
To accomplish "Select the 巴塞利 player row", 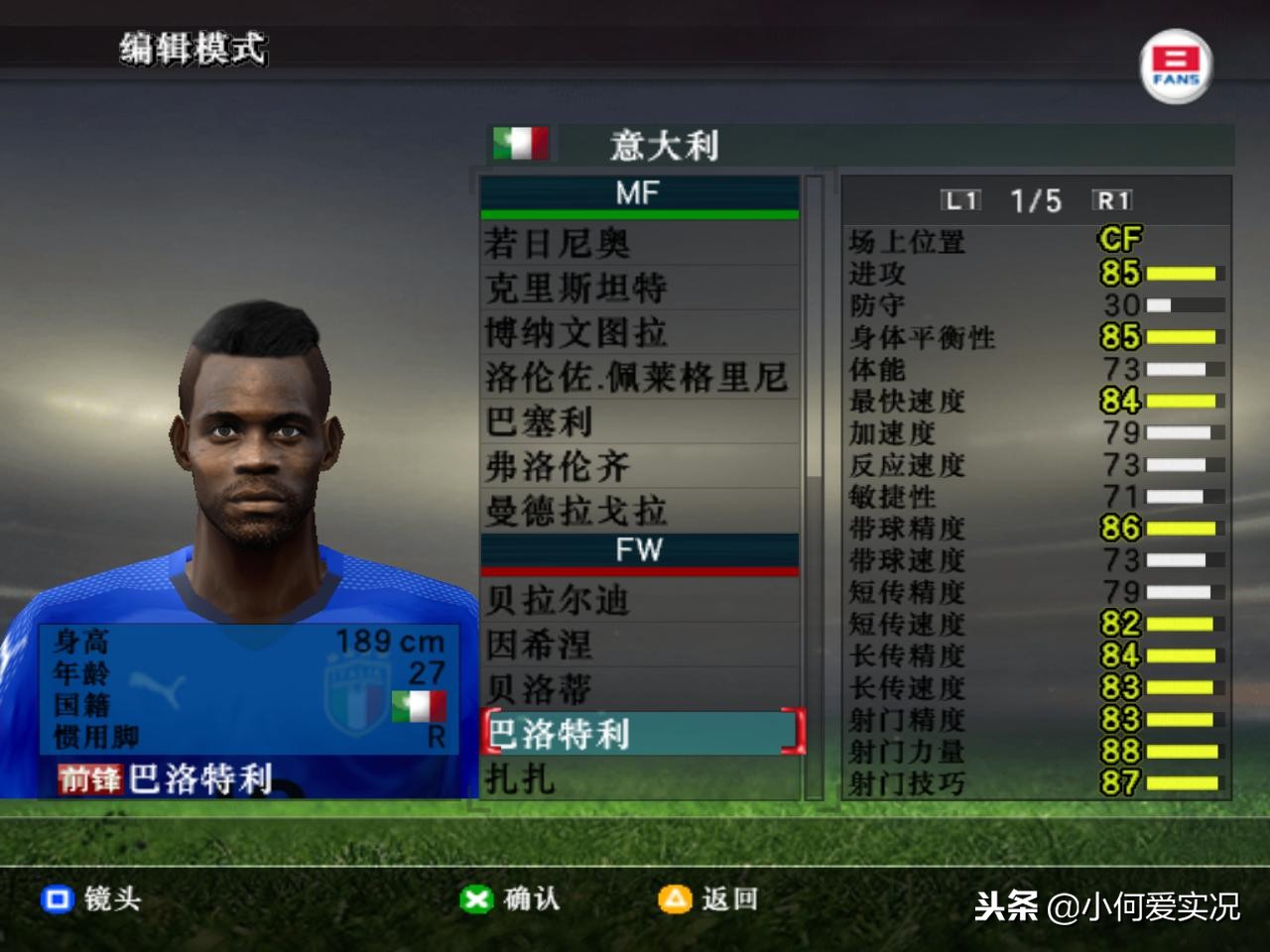I will pyautogui.click(x=639, y=421).
